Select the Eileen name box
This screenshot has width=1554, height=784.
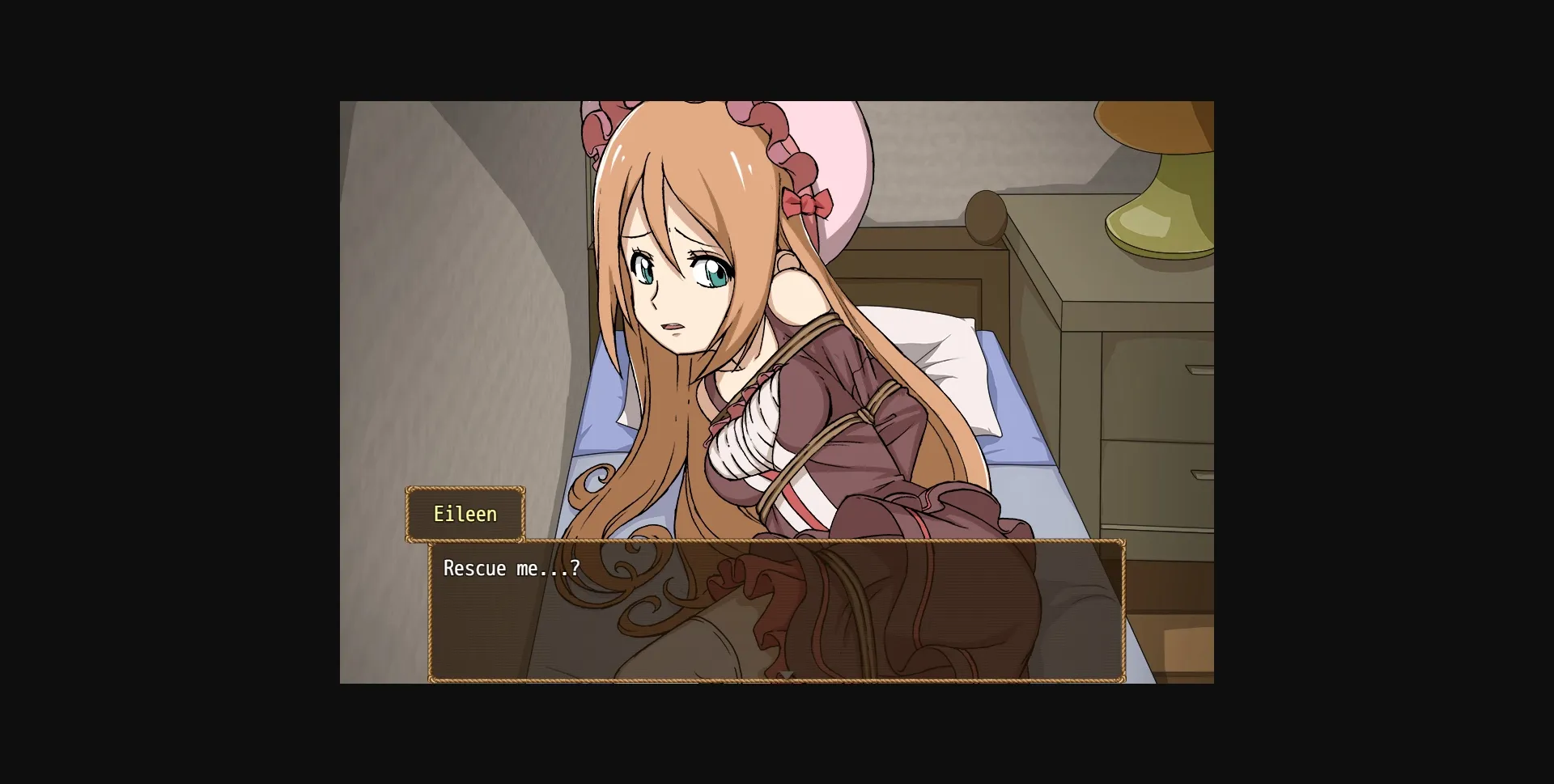[465, 514]
